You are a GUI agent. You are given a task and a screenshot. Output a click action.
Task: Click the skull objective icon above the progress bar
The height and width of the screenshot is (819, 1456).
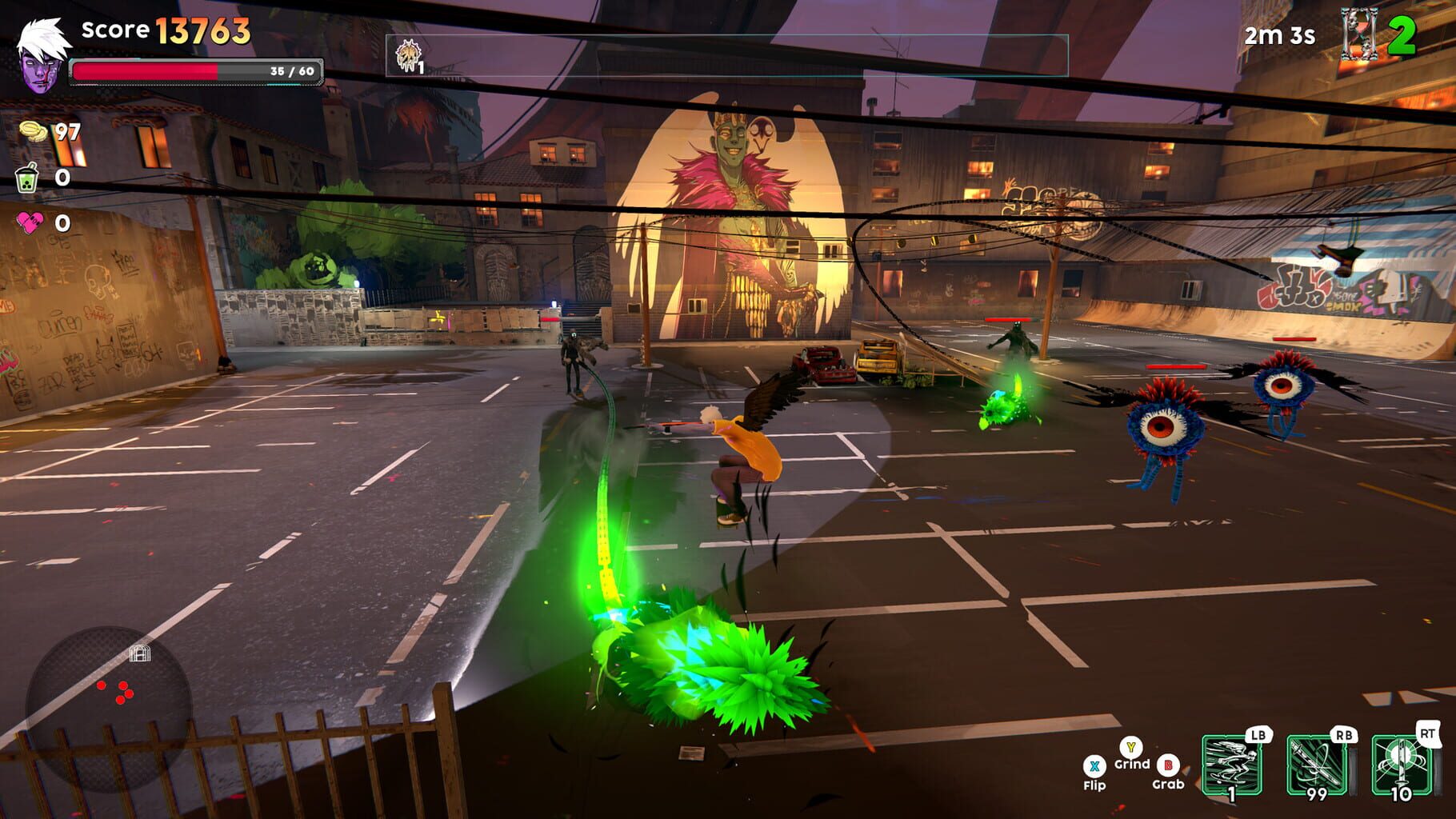408,56
